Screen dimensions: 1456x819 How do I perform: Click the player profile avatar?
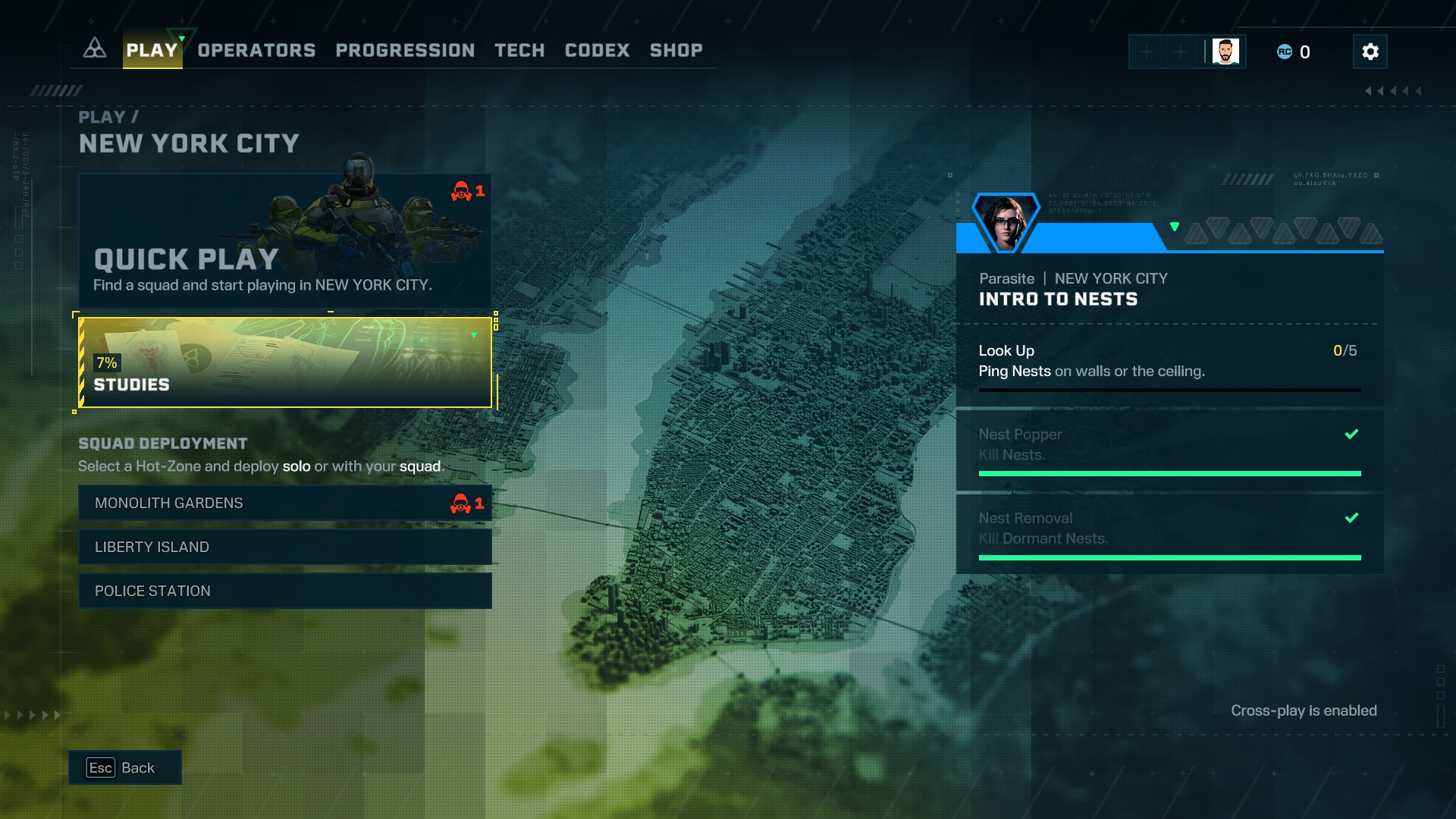pos(1225,52)
